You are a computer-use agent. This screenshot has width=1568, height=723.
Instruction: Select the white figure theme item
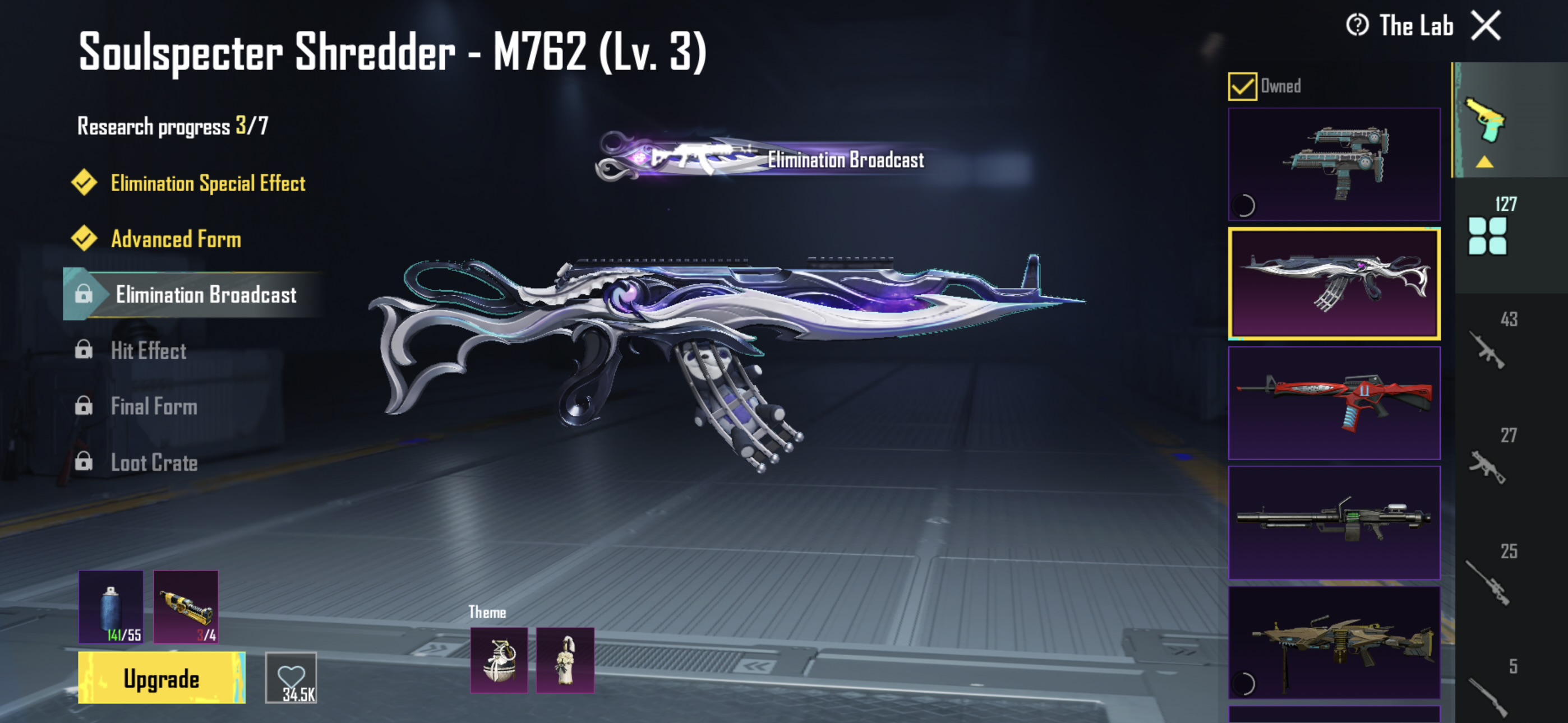click(x=565, y=660)
